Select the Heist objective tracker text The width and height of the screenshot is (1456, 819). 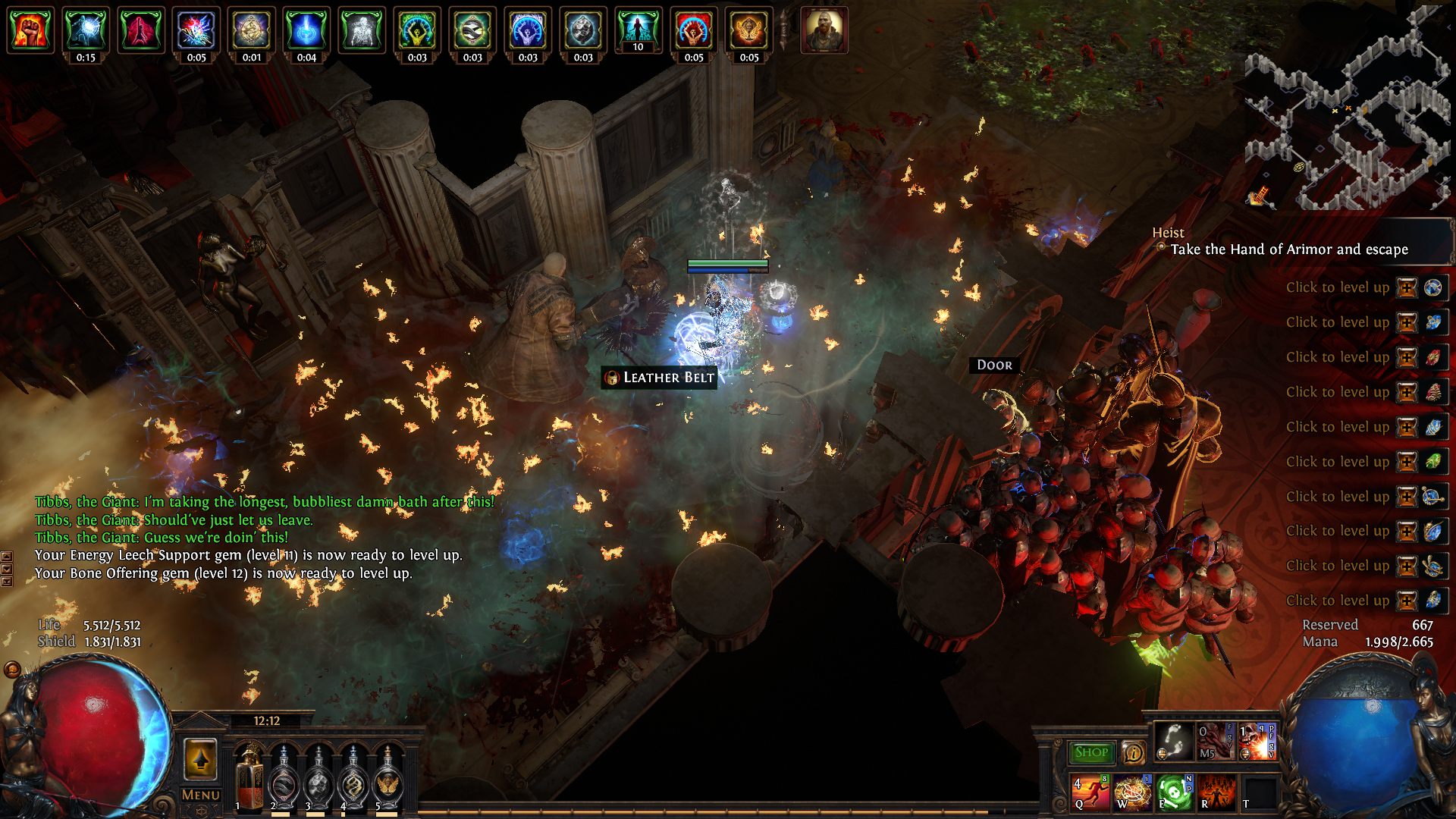tap(1288, 249)
